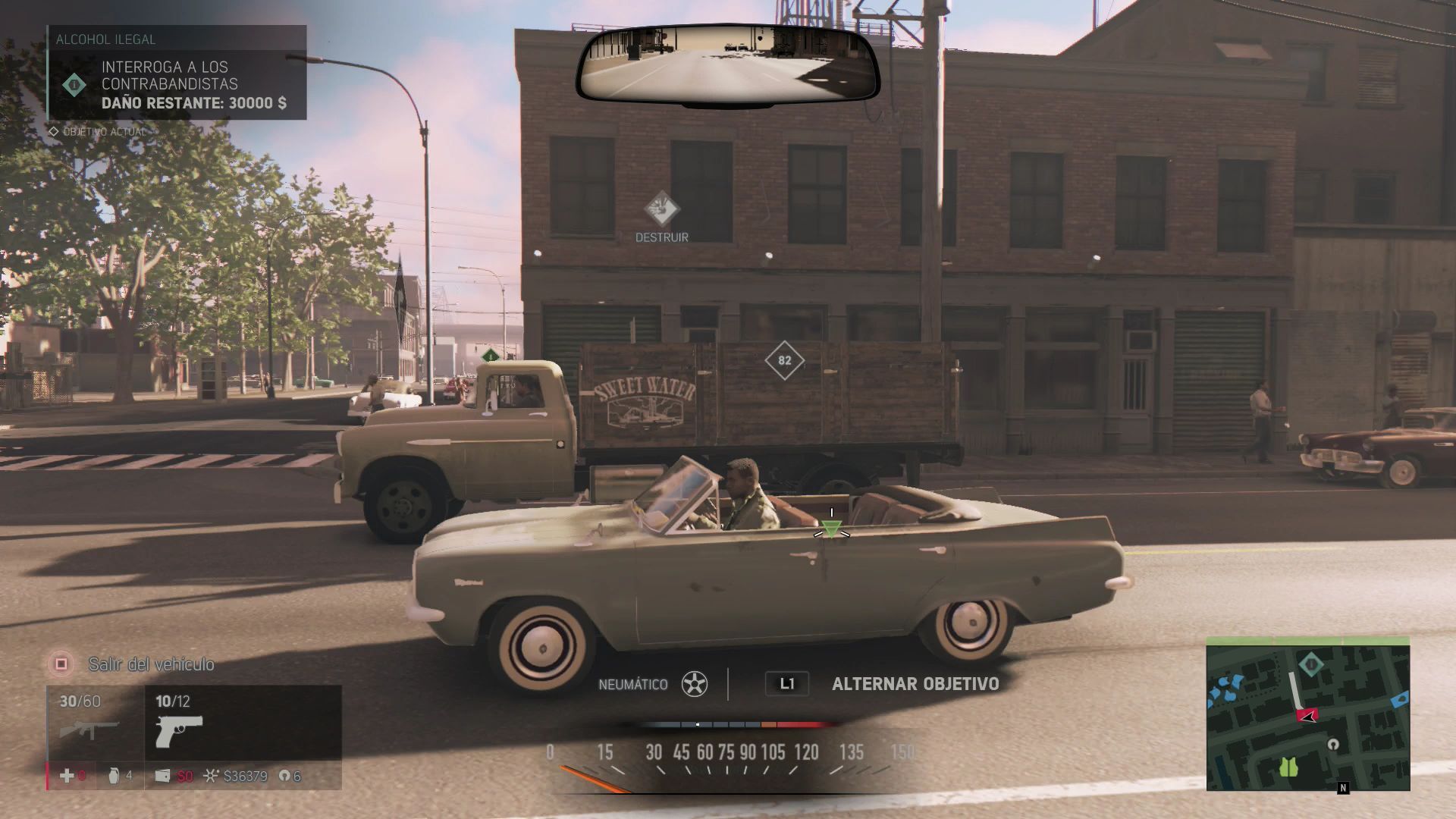This screenshot has width=1456, height=819.
Task: Select the DESTRUIR objective marker
Action: pyautogui.click(x=661, y=208)
